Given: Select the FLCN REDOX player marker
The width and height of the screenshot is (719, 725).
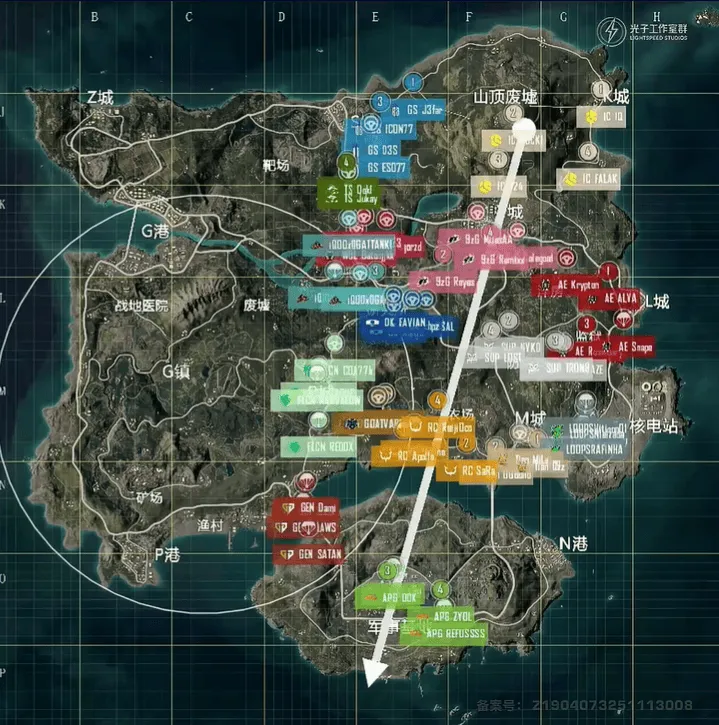Looking at the screenshot, I should [x=319, y=446].
